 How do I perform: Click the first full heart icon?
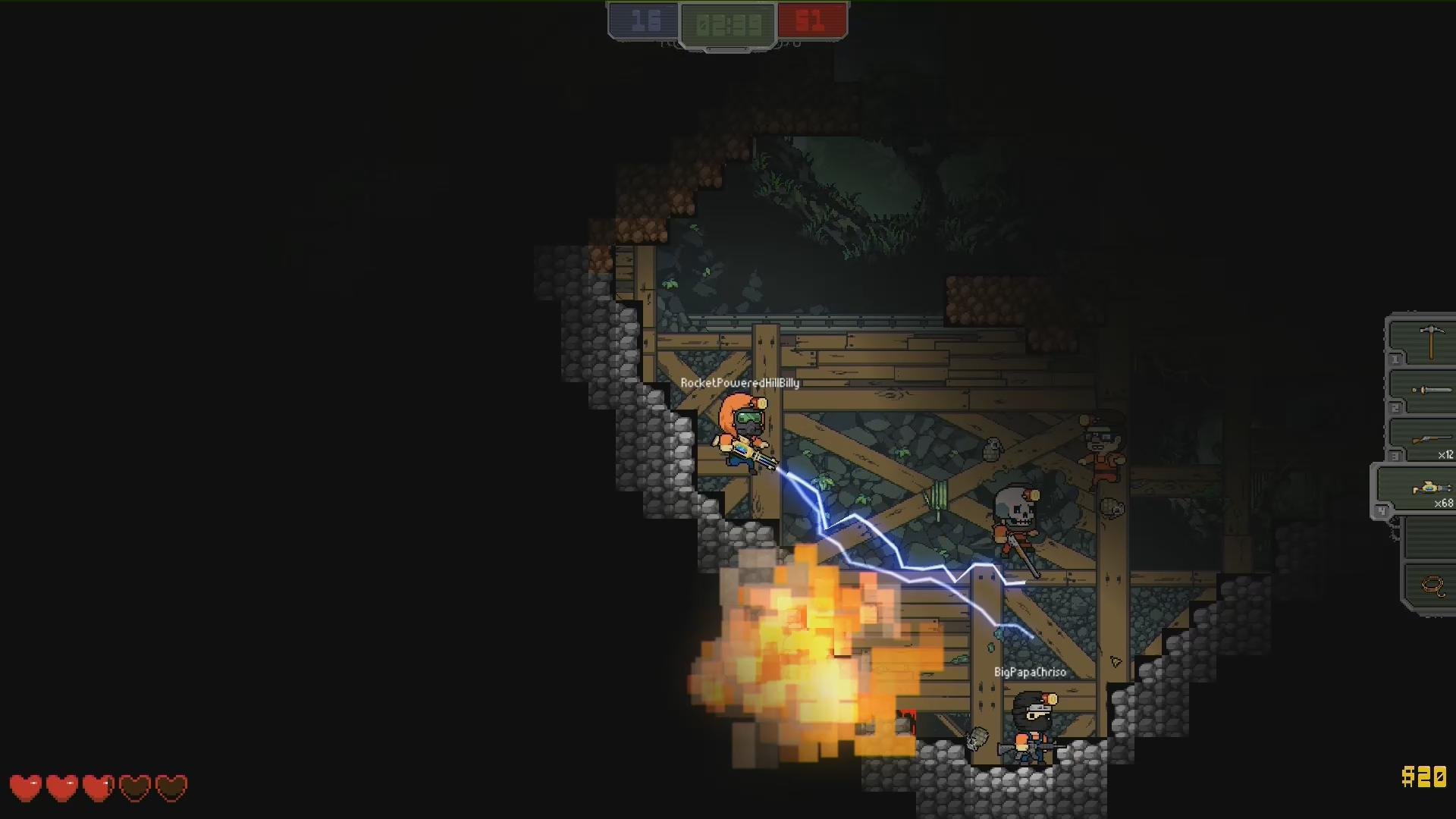point(25,788)
